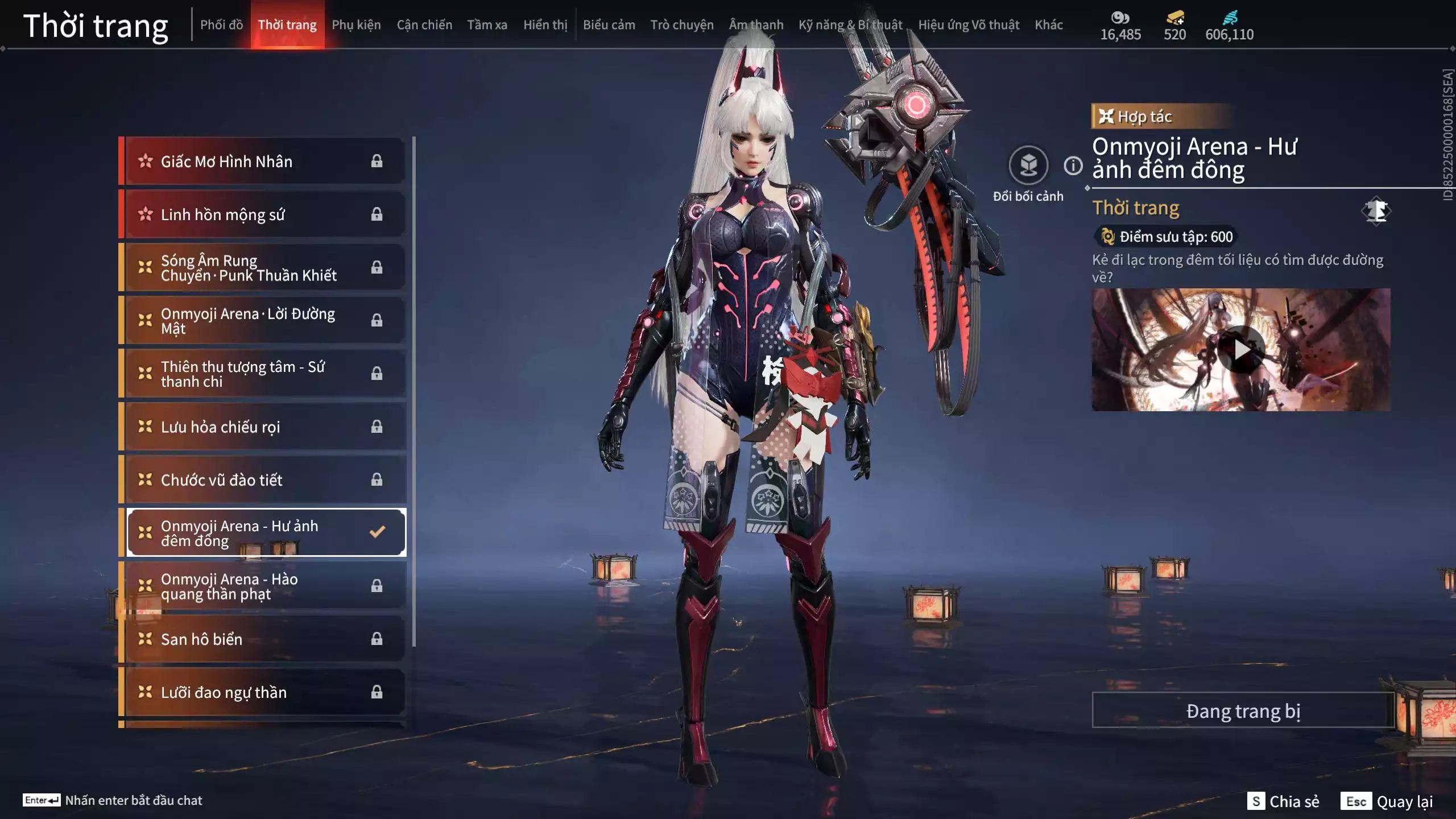
Task: Open the Phụ kiện tab
Action: pos(356,25)
